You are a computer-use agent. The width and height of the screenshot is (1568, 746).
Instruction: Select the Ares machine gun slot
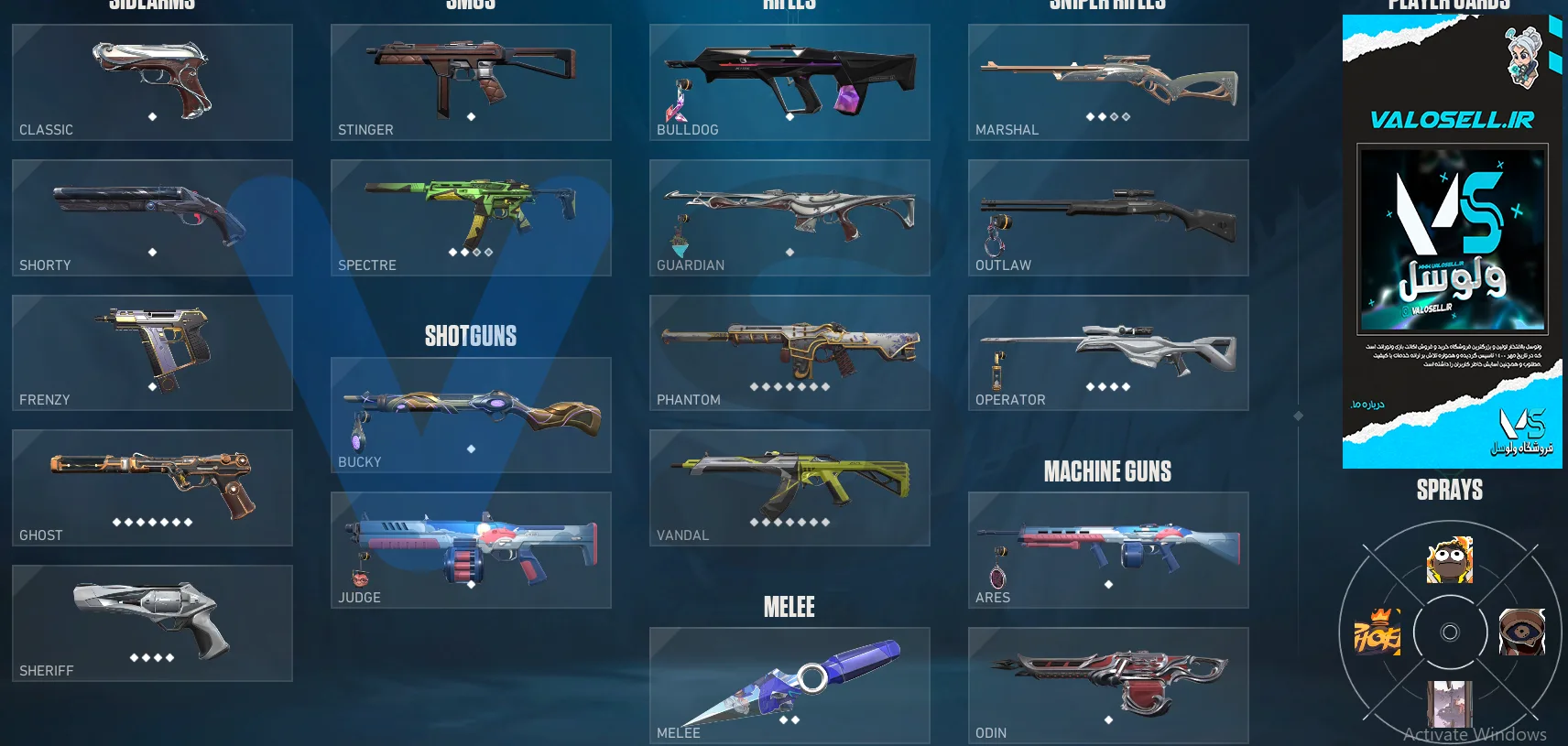click(1108, 550)
